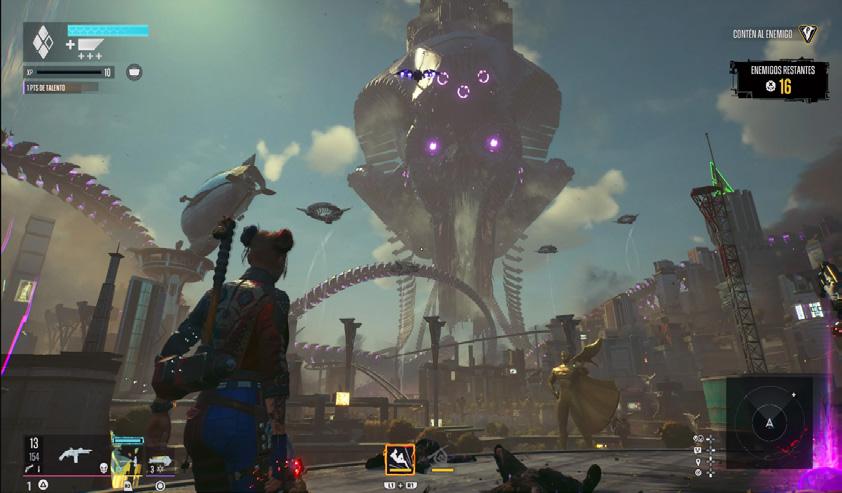Select the submachine gun weapon slot
Screen dimensions: 842x493
point(76,454)
